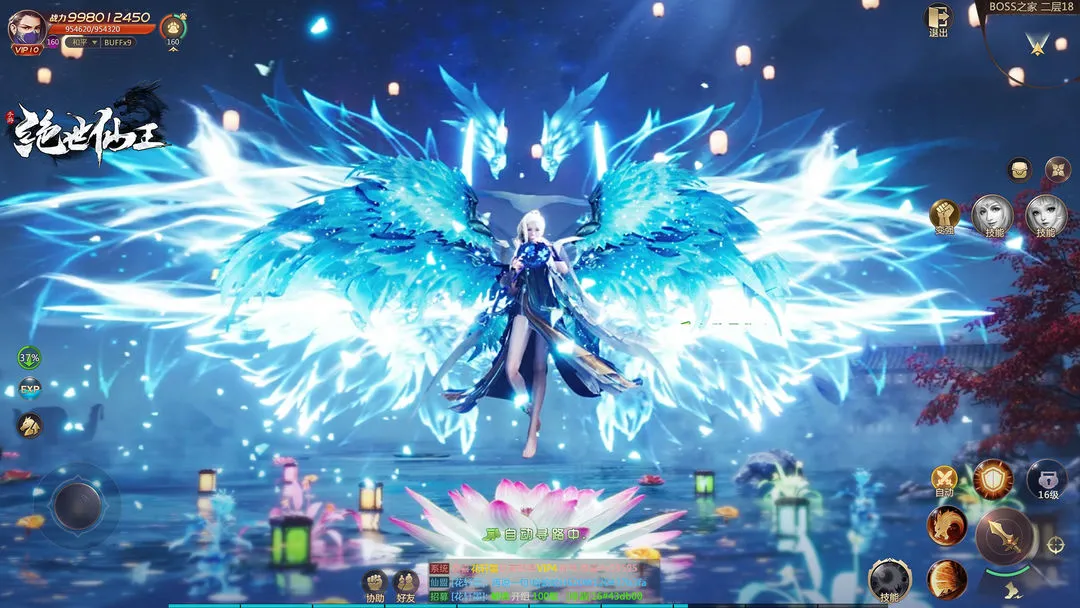Open the 协助 assist button
1080x608 pixels.
[374, 584]
